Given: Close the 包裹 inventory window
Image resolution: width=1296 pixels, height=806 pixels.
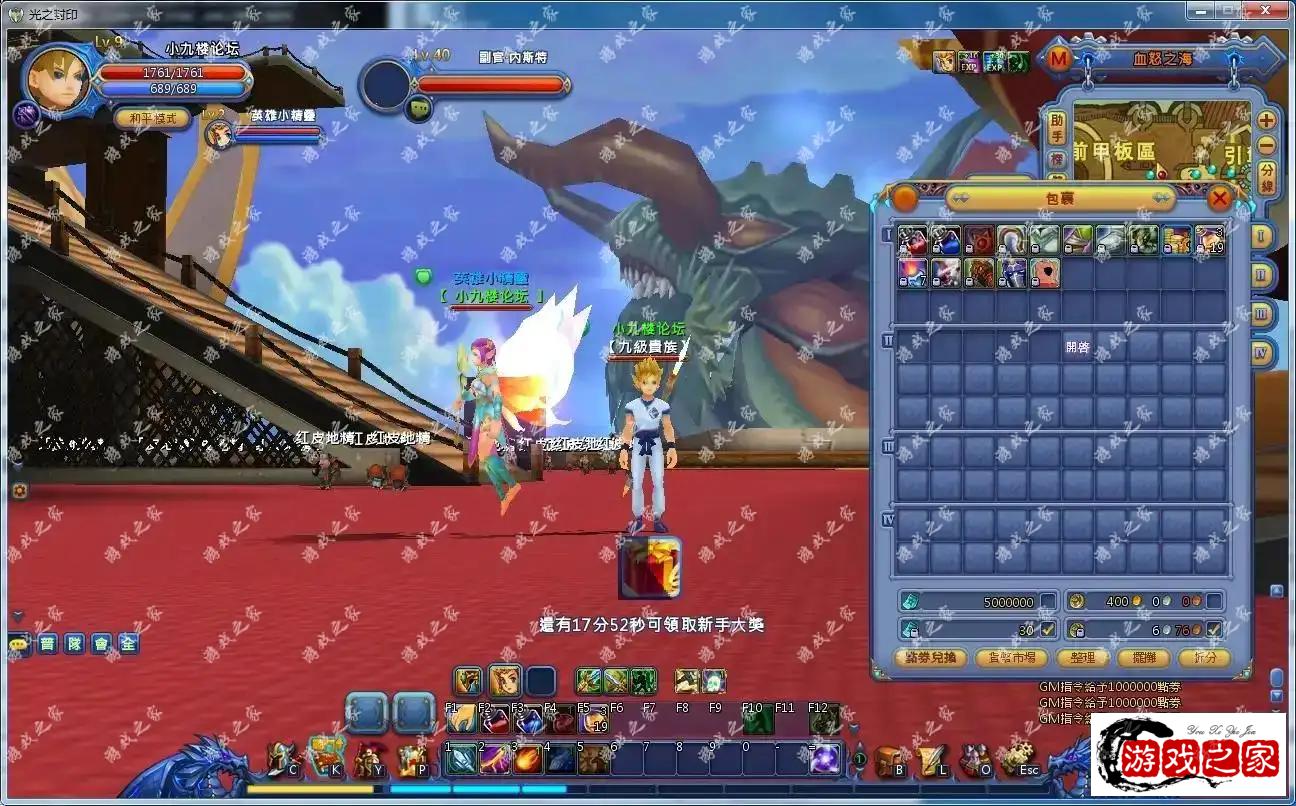Looking at the screenshot, I should point(1219,198).
